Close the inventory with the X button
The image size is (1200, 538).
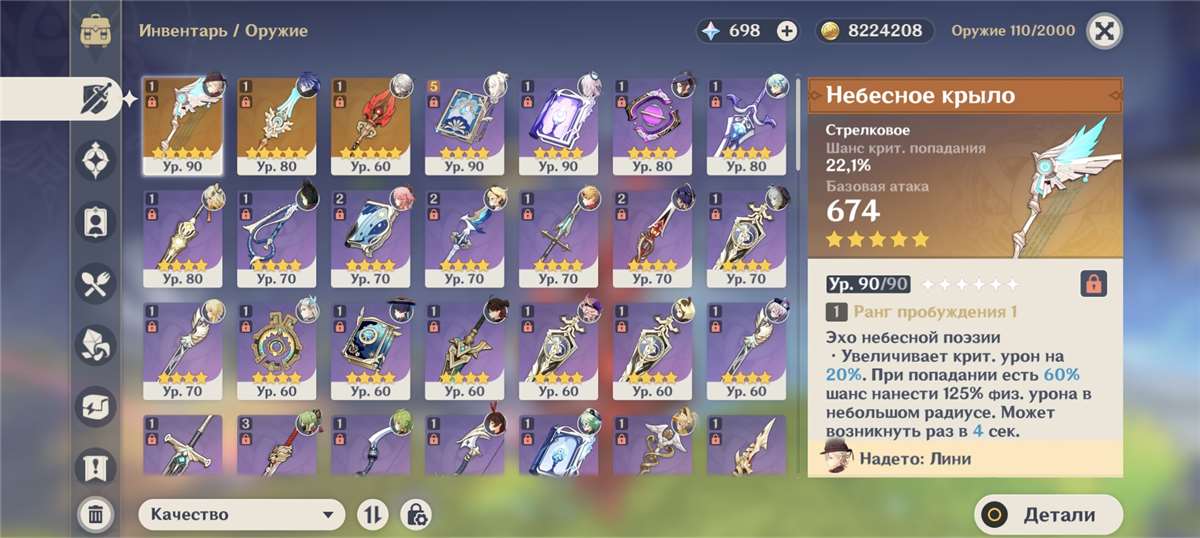coord(1104,30)
